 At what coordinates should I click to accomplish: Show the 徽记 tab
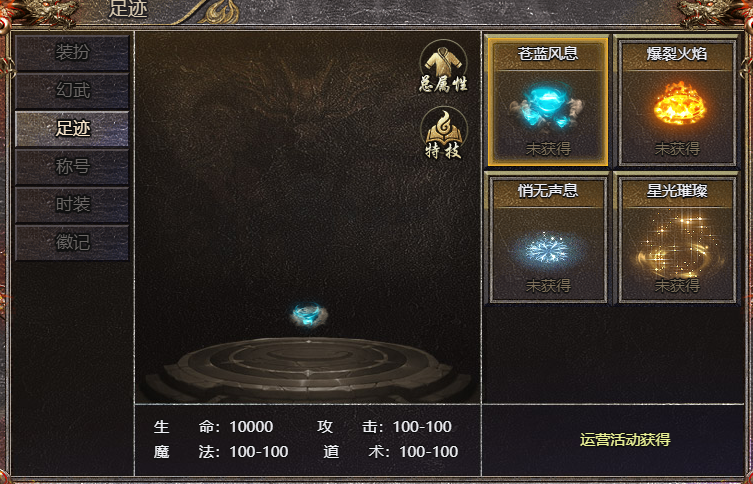[x=72, y=242]
